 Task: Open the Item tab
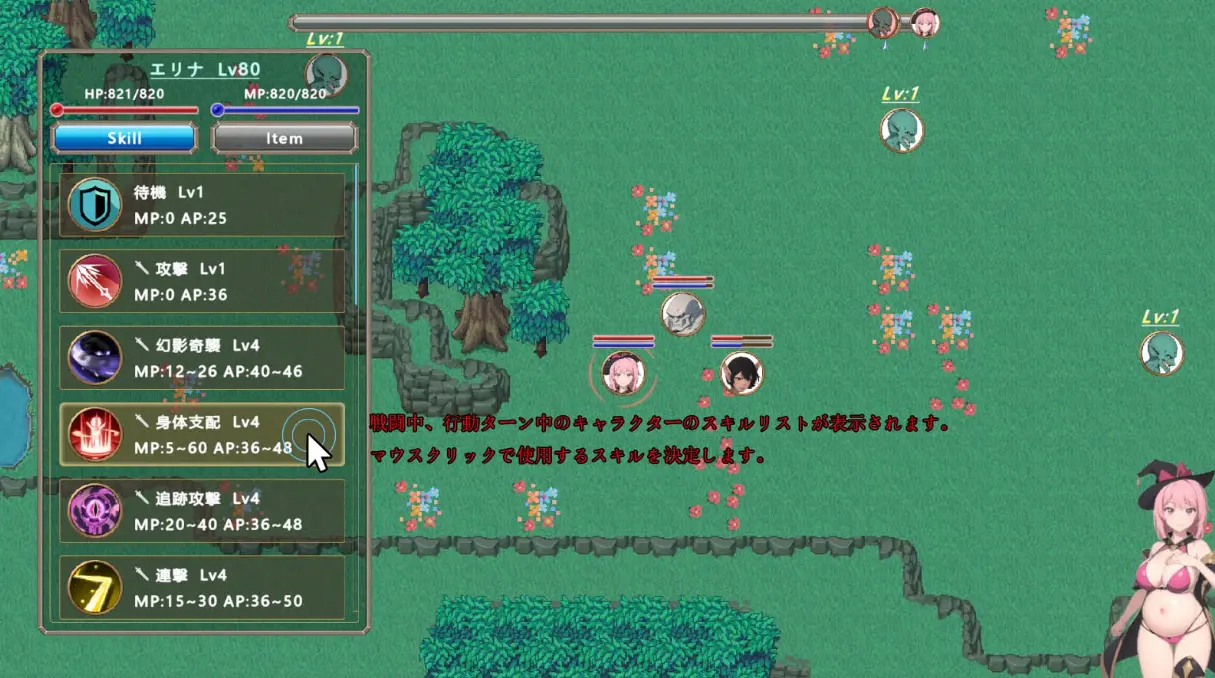284,138
